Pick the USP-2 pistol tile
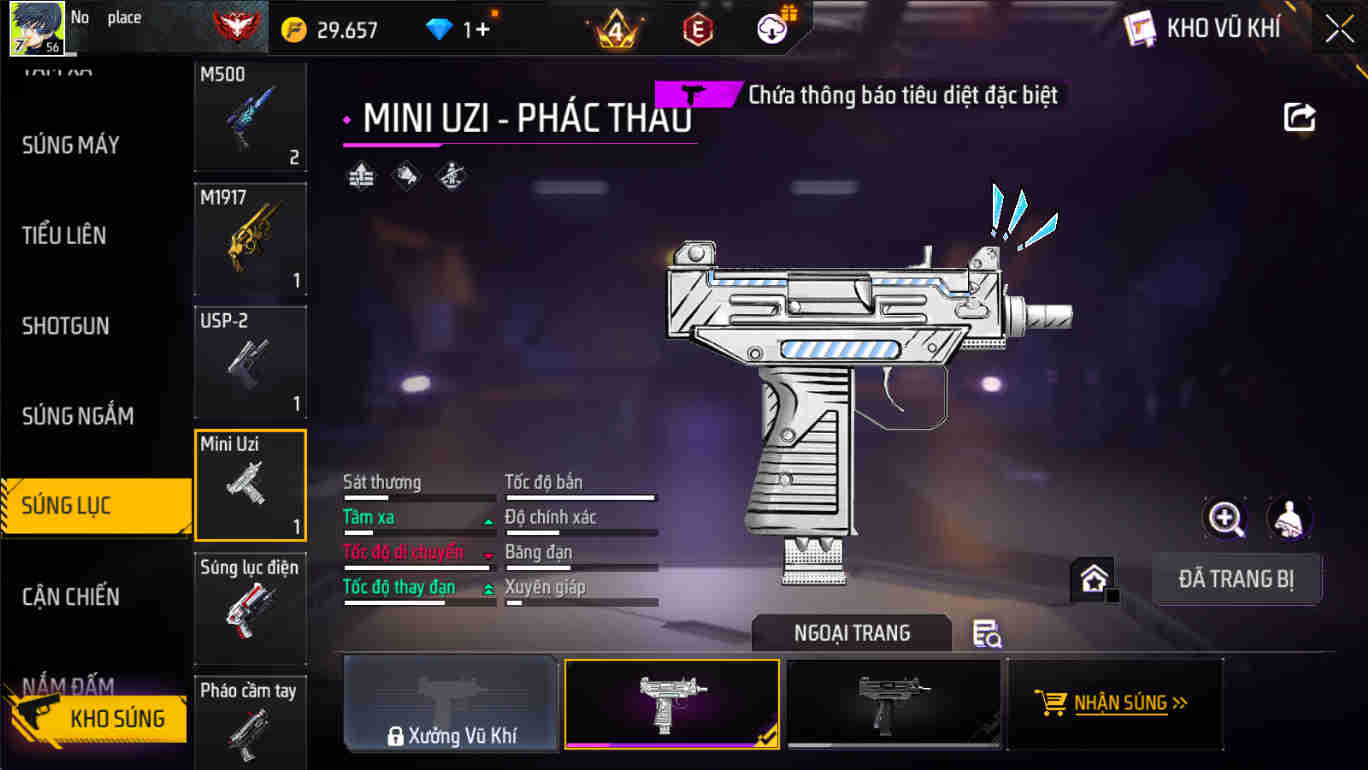1368x770 pixels. point(250,362)
